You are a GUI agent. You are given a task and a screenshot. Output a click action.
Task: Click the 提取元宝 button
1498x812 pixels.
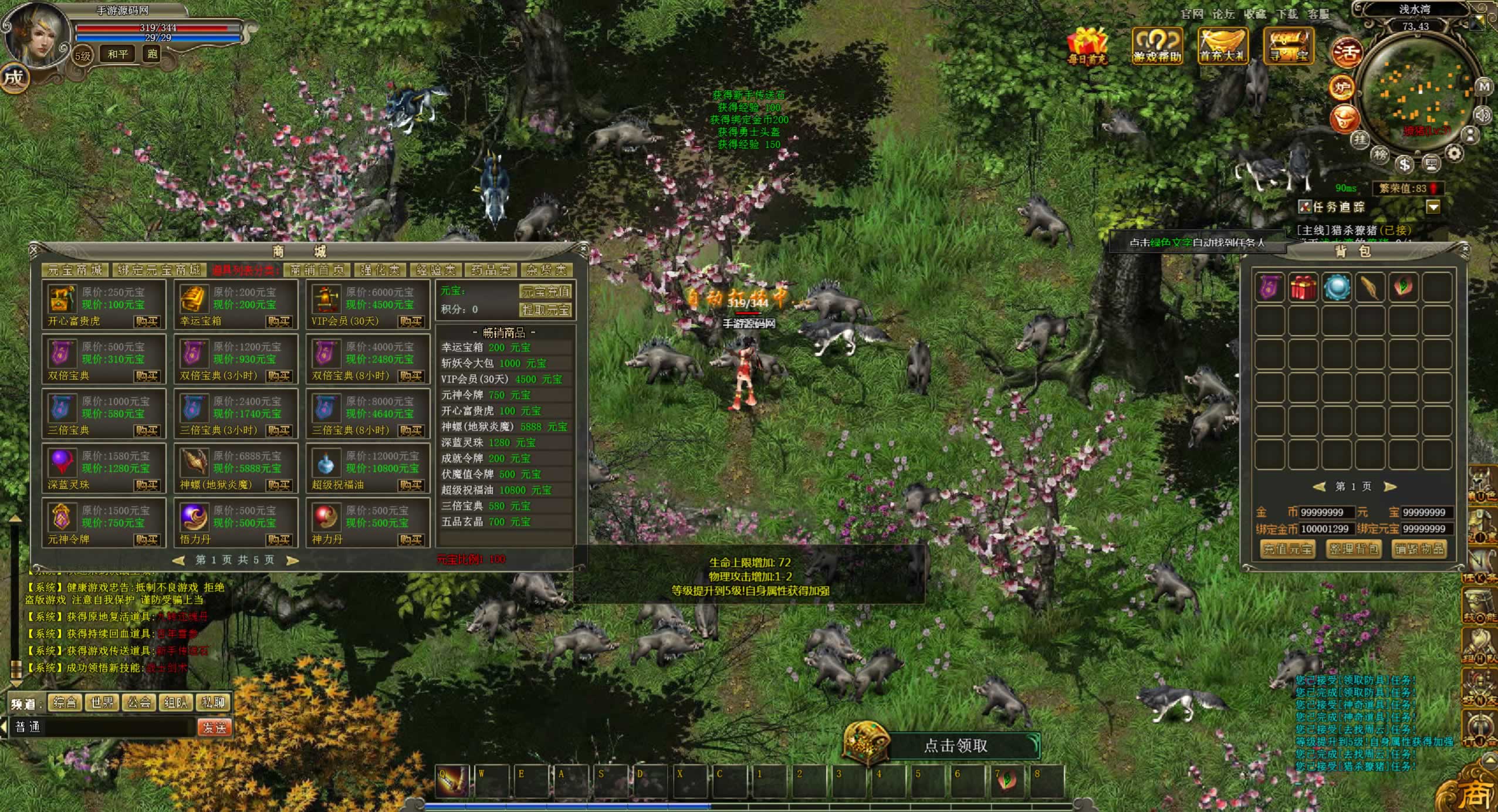tap(545, 310)
